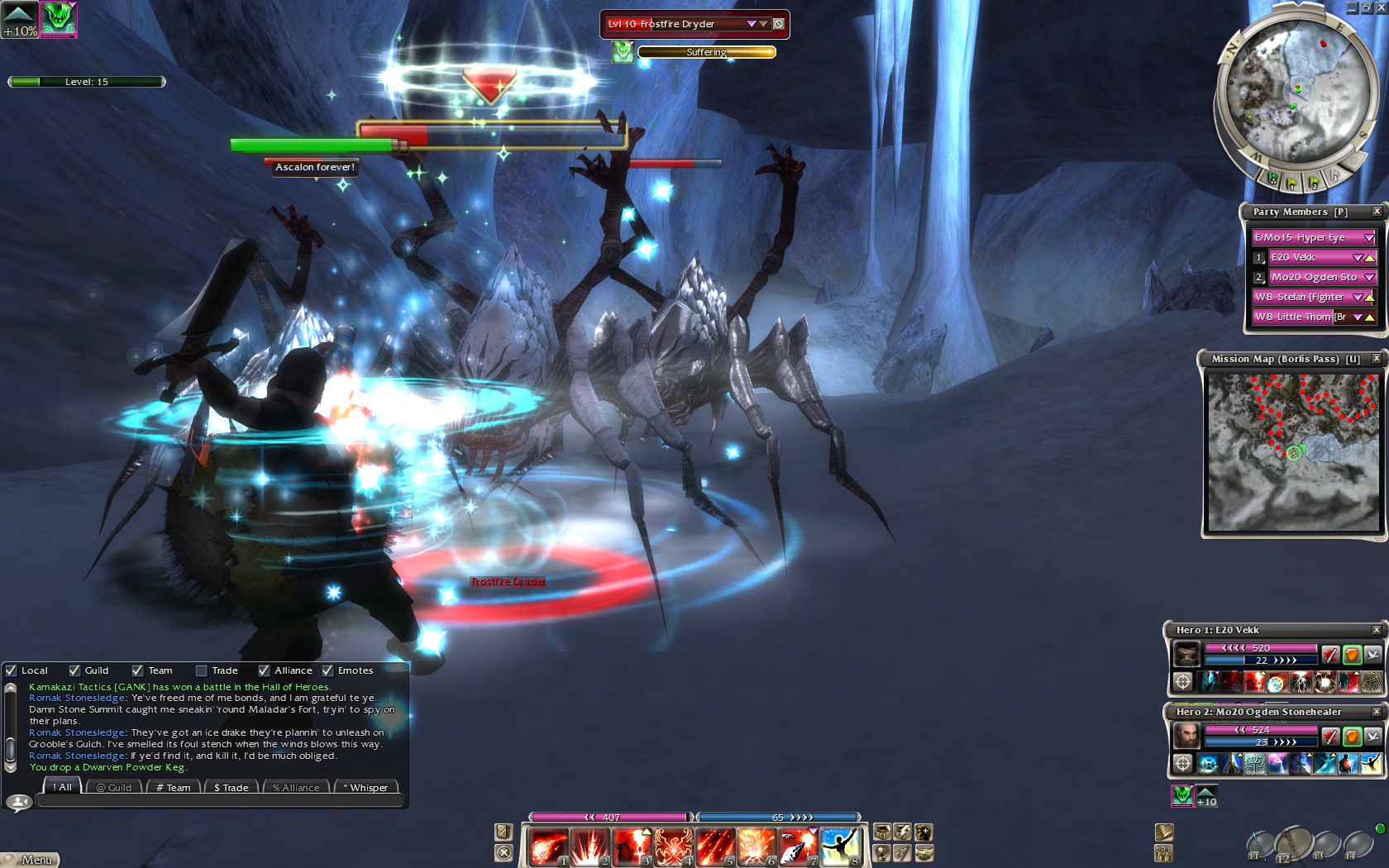Close the Hero 1 Vekk panel

pyautogui.click(x=1377, y=630)
